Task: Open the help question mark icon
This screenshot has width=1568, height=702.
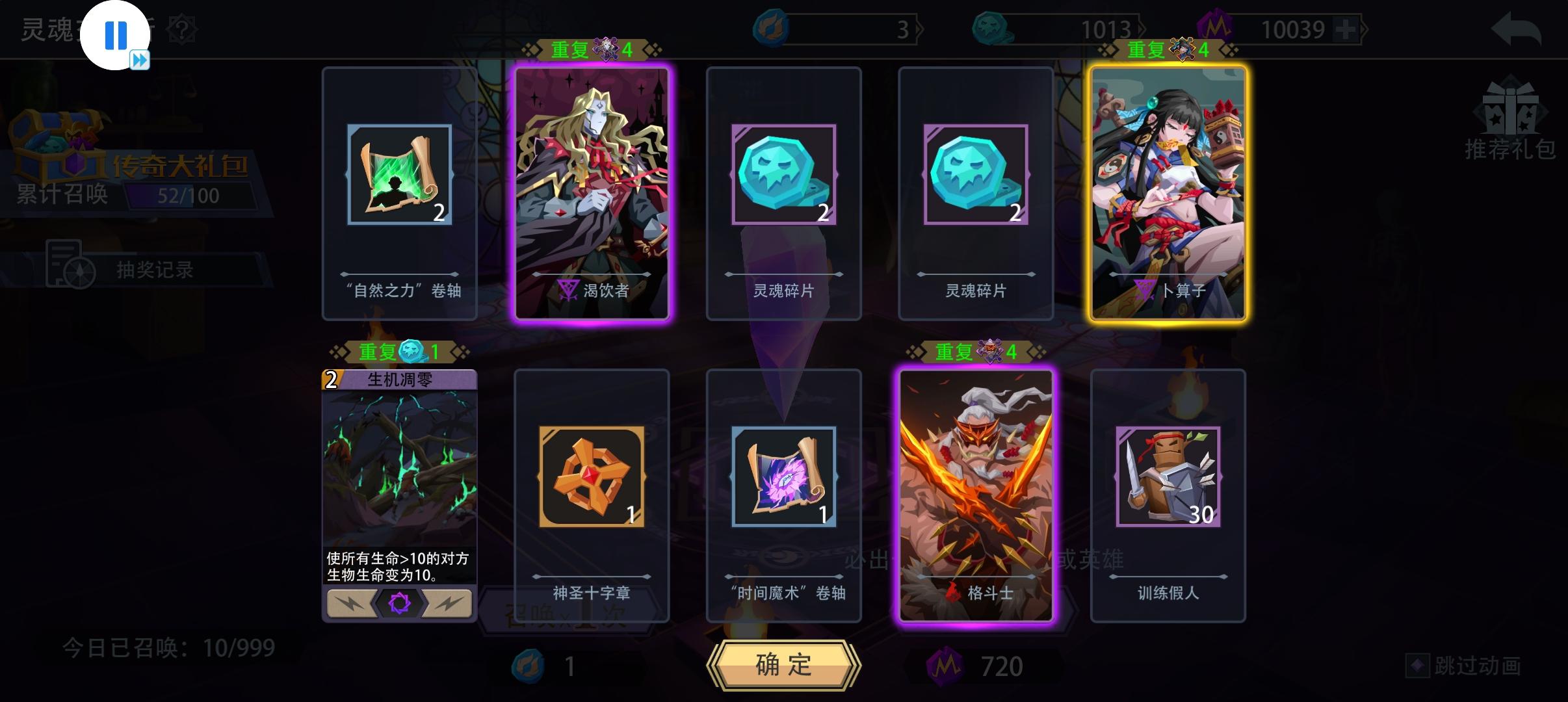Action: point(183,29)
